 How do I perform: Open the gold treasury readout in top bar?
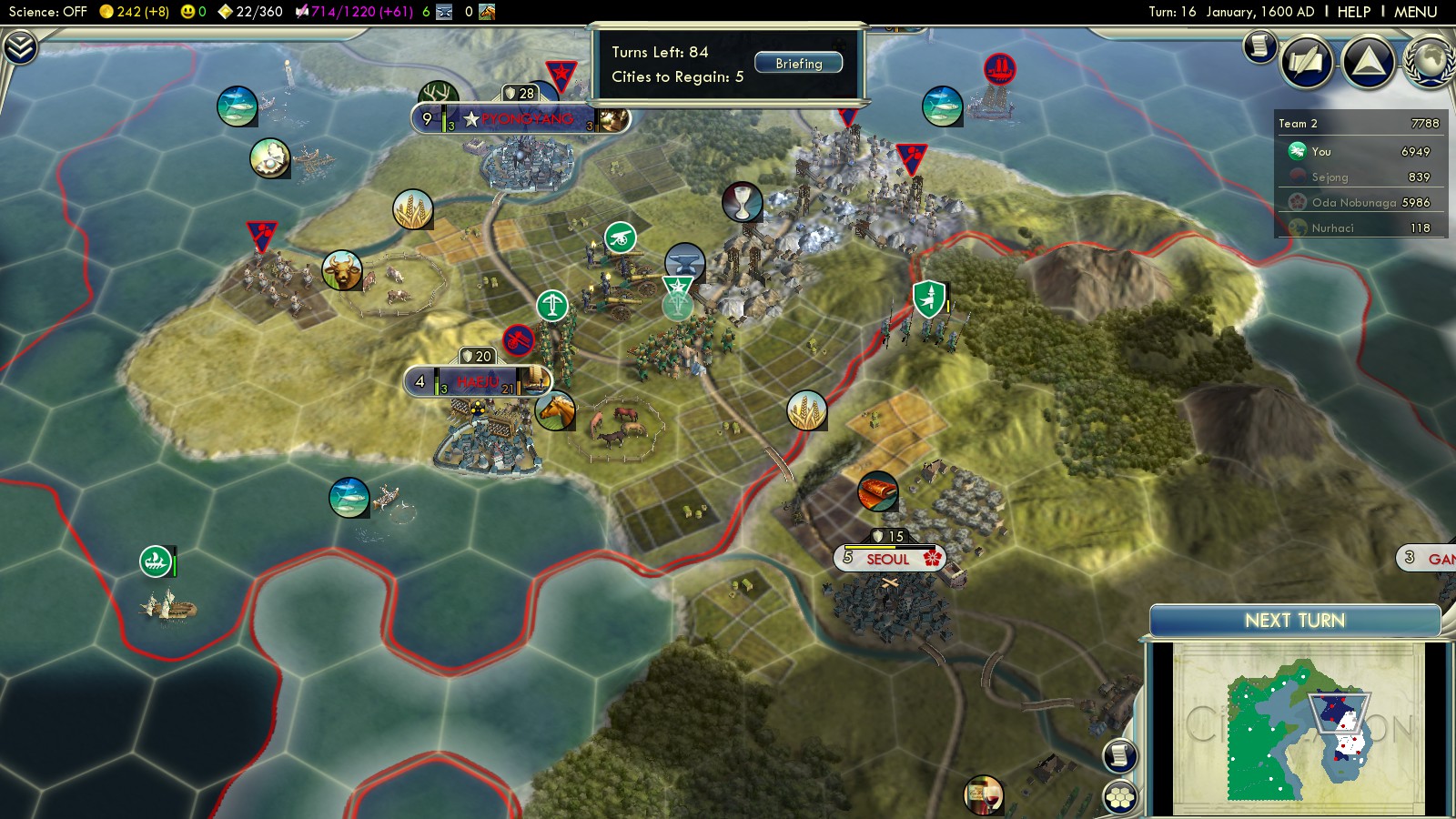pyautogui.click(x=135, y=12)
